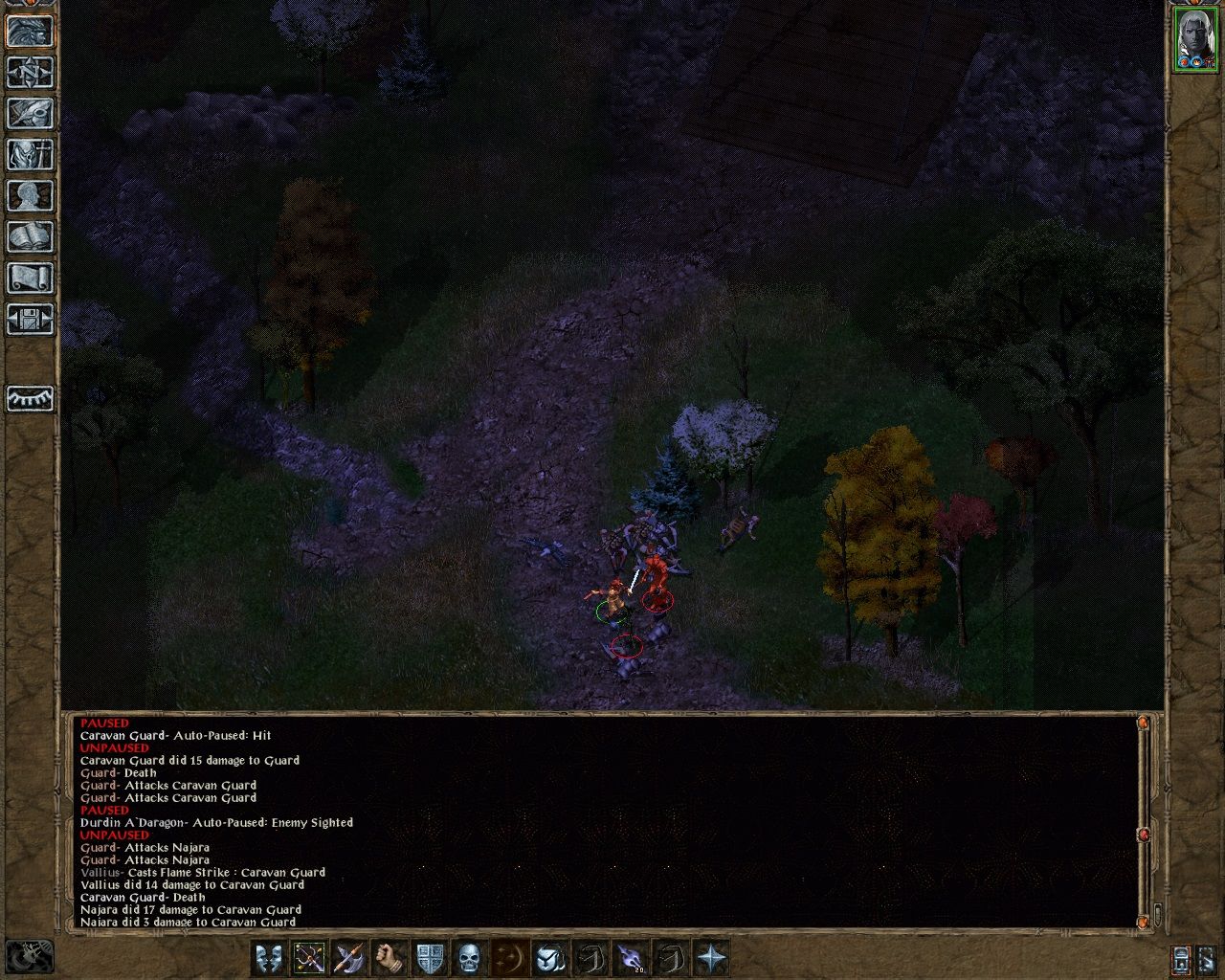Click the skull icon in the action bar

tap(469, 957)
